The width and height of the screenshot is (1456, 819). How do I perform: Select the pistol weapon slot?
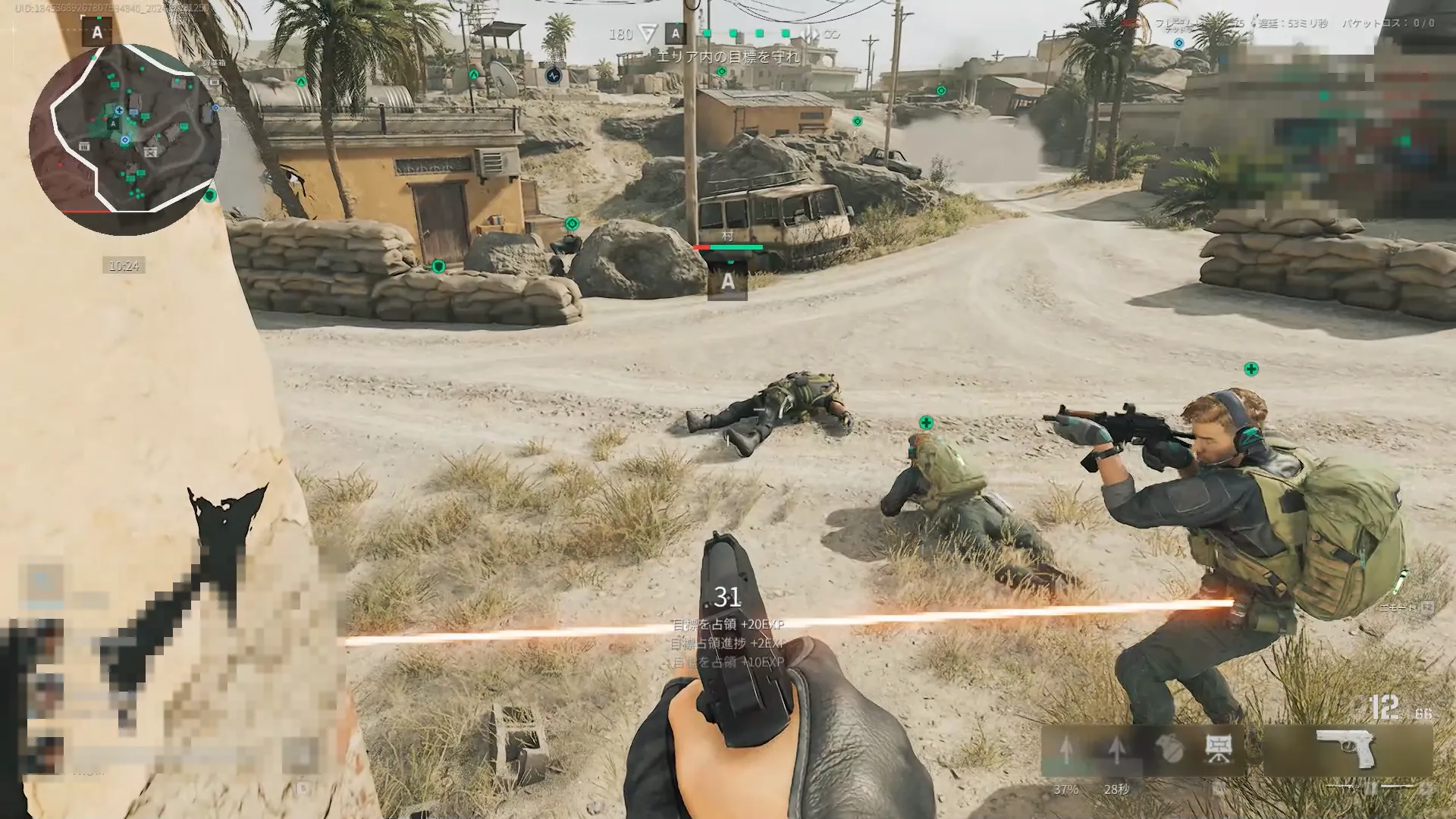(x=1348, y=750)
